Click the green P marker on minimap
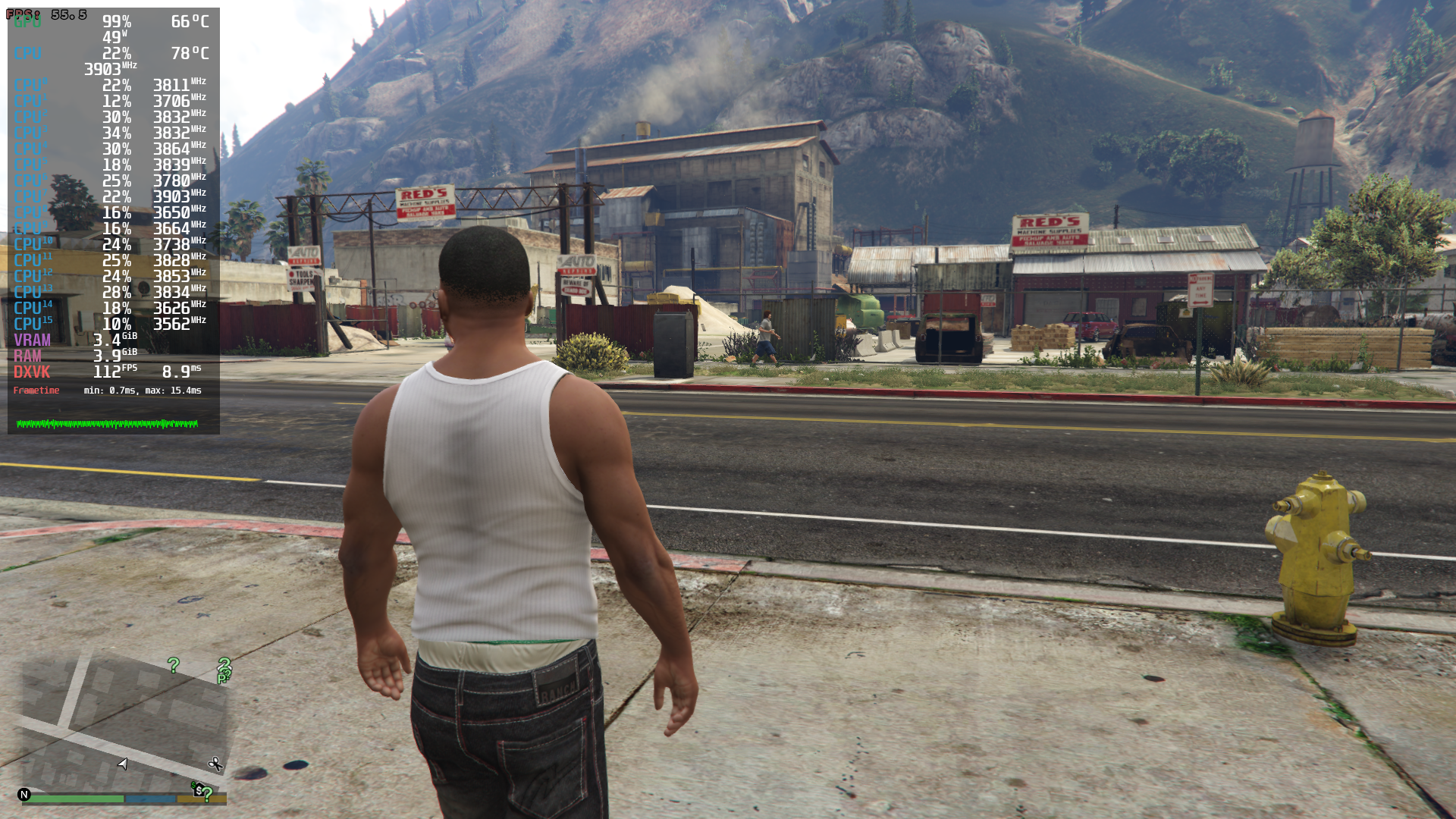Viewport: 1456px width, 819px height. click(221, 679)
